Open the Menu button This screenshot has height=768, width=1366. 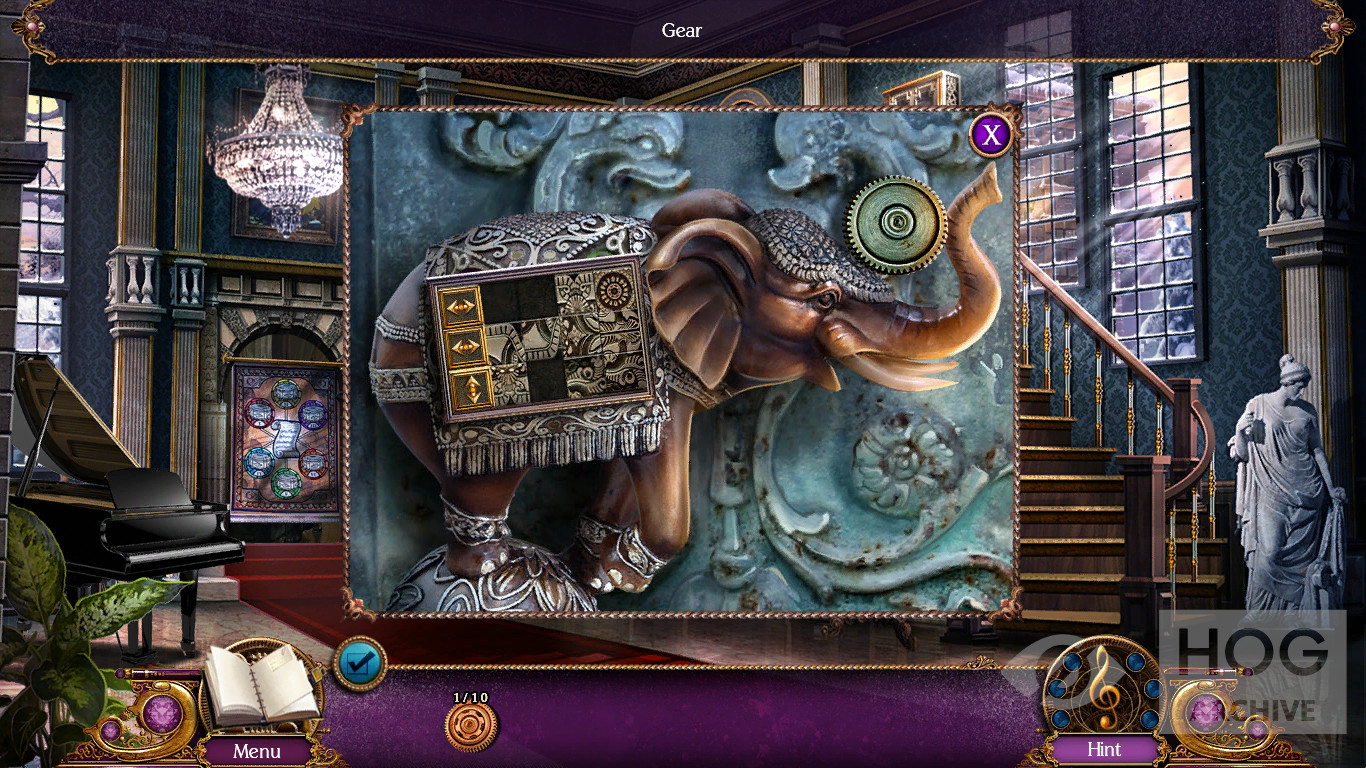tap(257, 750)
